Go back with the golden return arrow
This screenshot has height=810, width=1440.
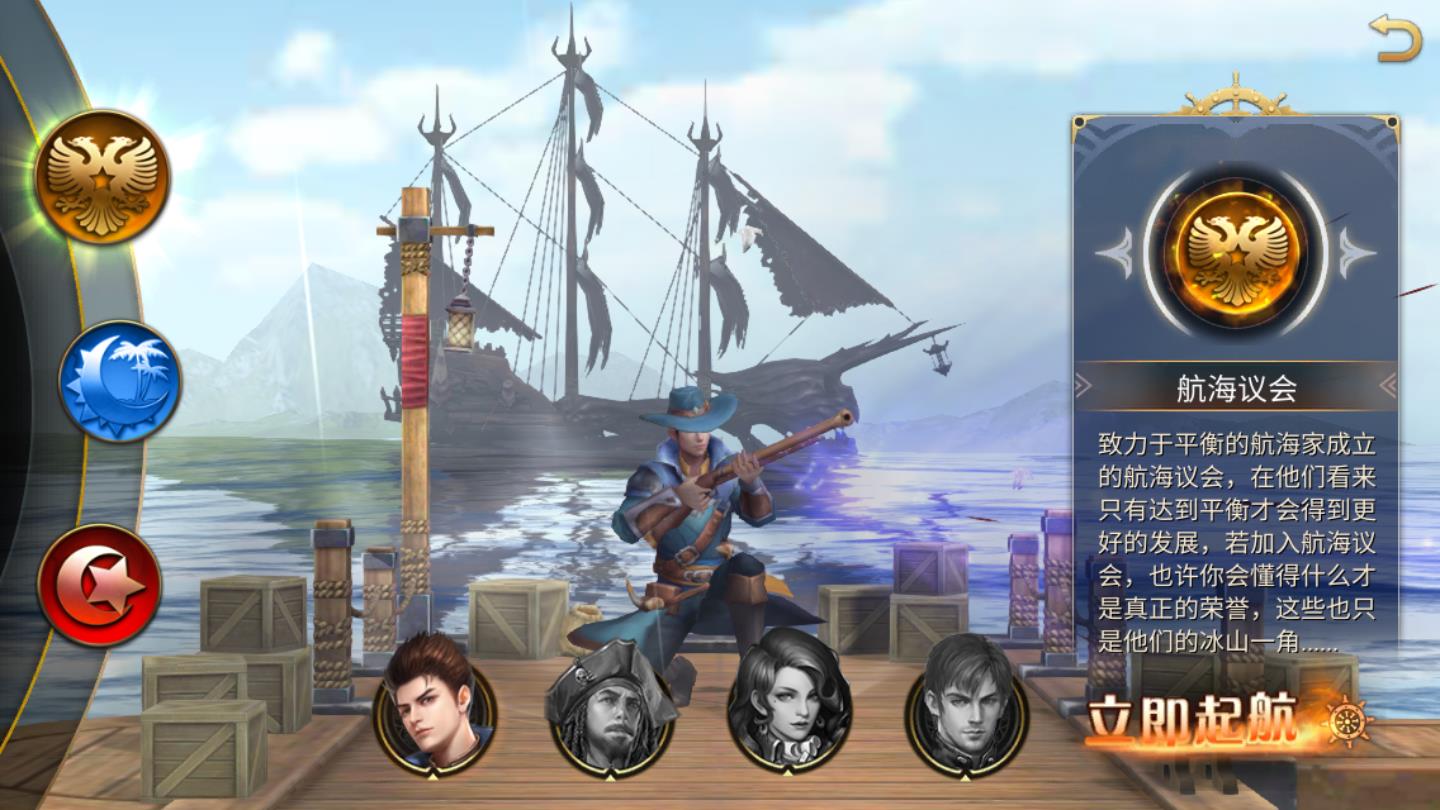(1396, 40)
